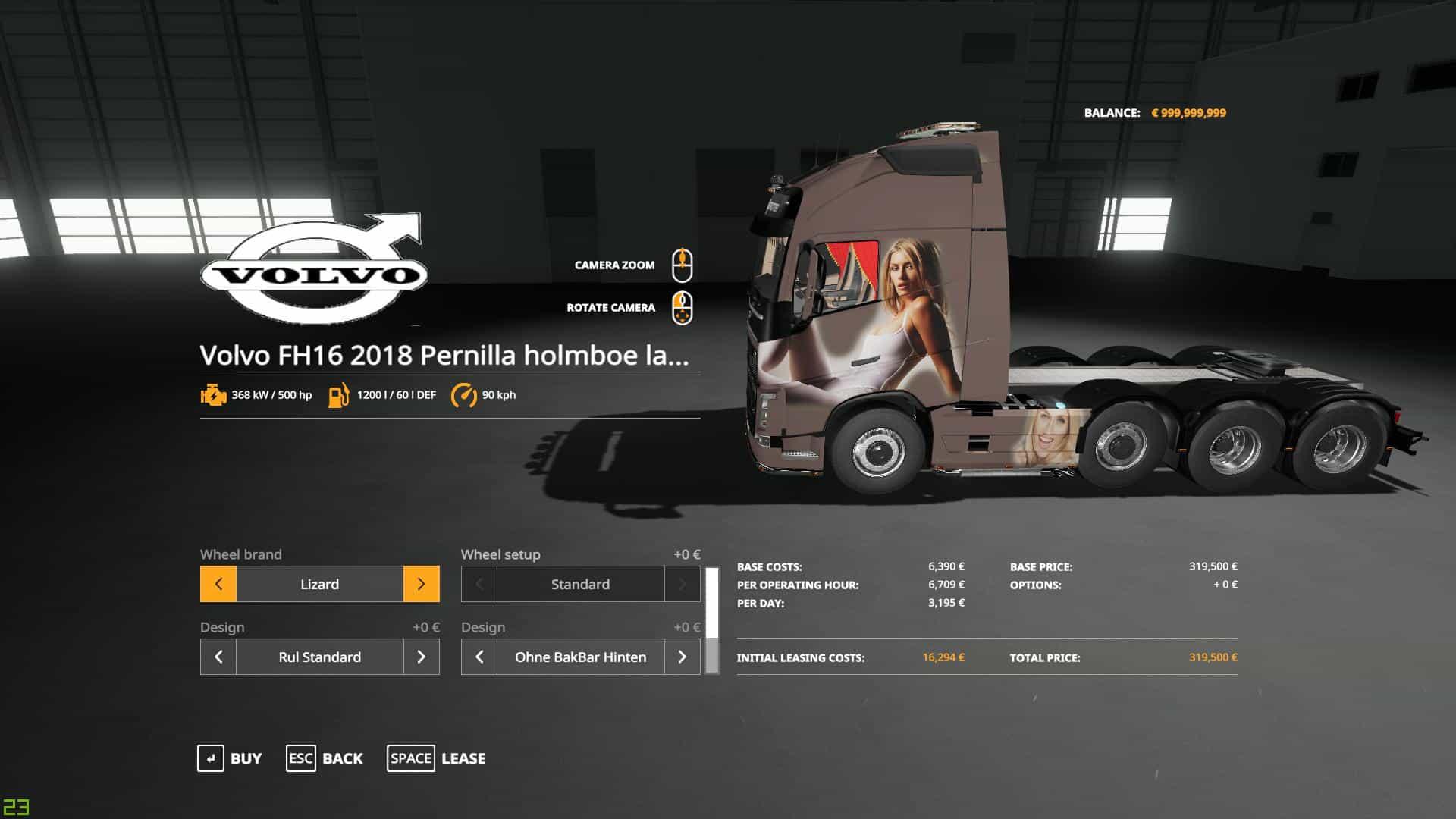Lease the Volvo FH16 truck
The width and height of the screenshot is (1456, 819).
coord(437,758)
